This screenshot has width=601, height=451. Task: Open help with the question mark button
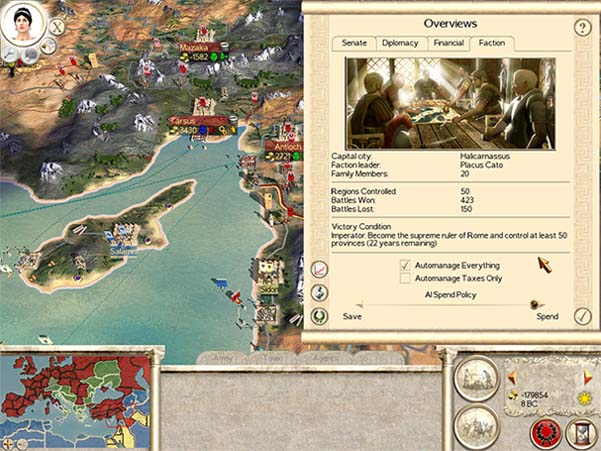tap(583, 27)
